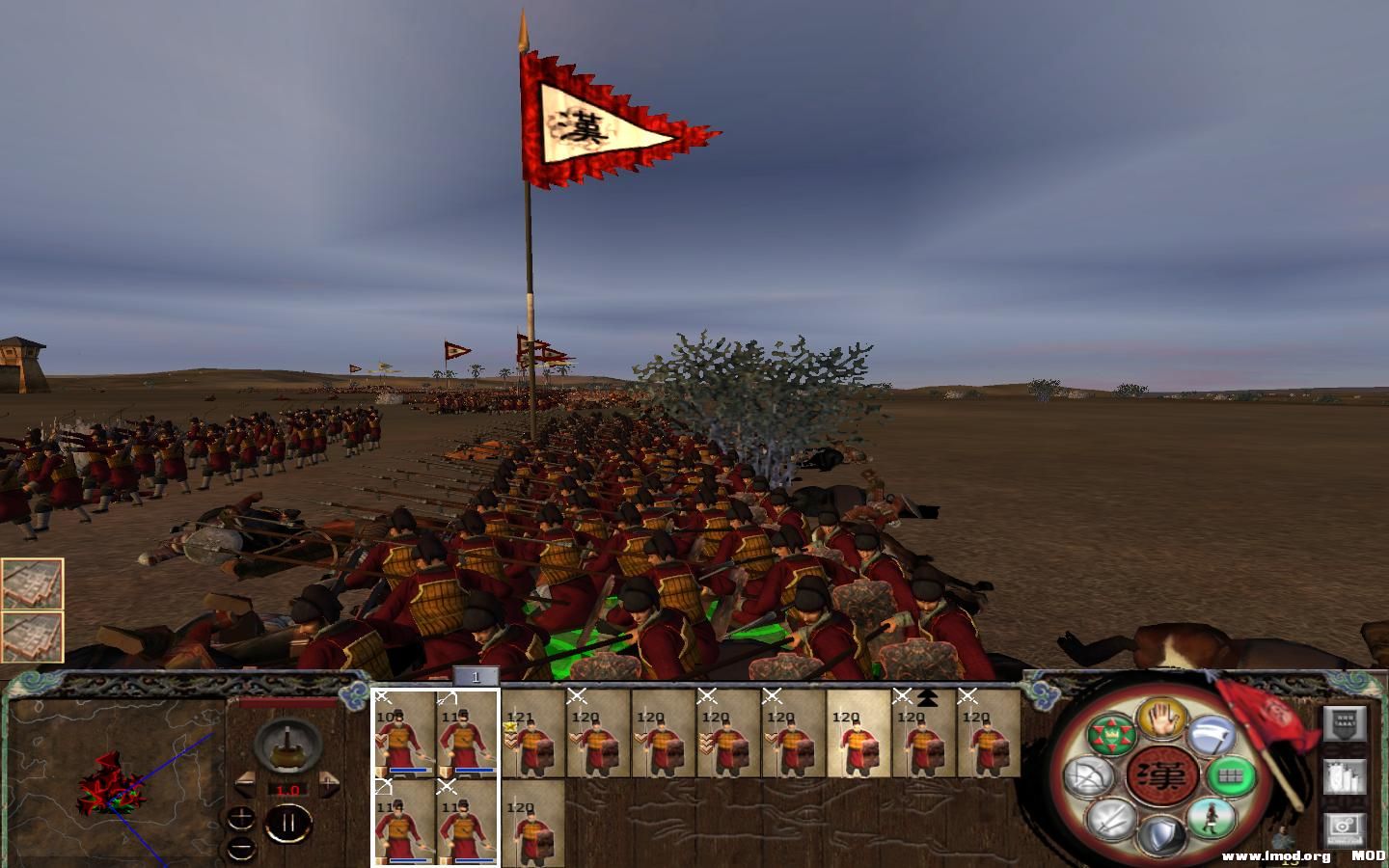Click the green group-units crown icon
Image resolution: width=1389 pixels, height=868 pixels.
pyautogui.click(x=1111, y=733)
